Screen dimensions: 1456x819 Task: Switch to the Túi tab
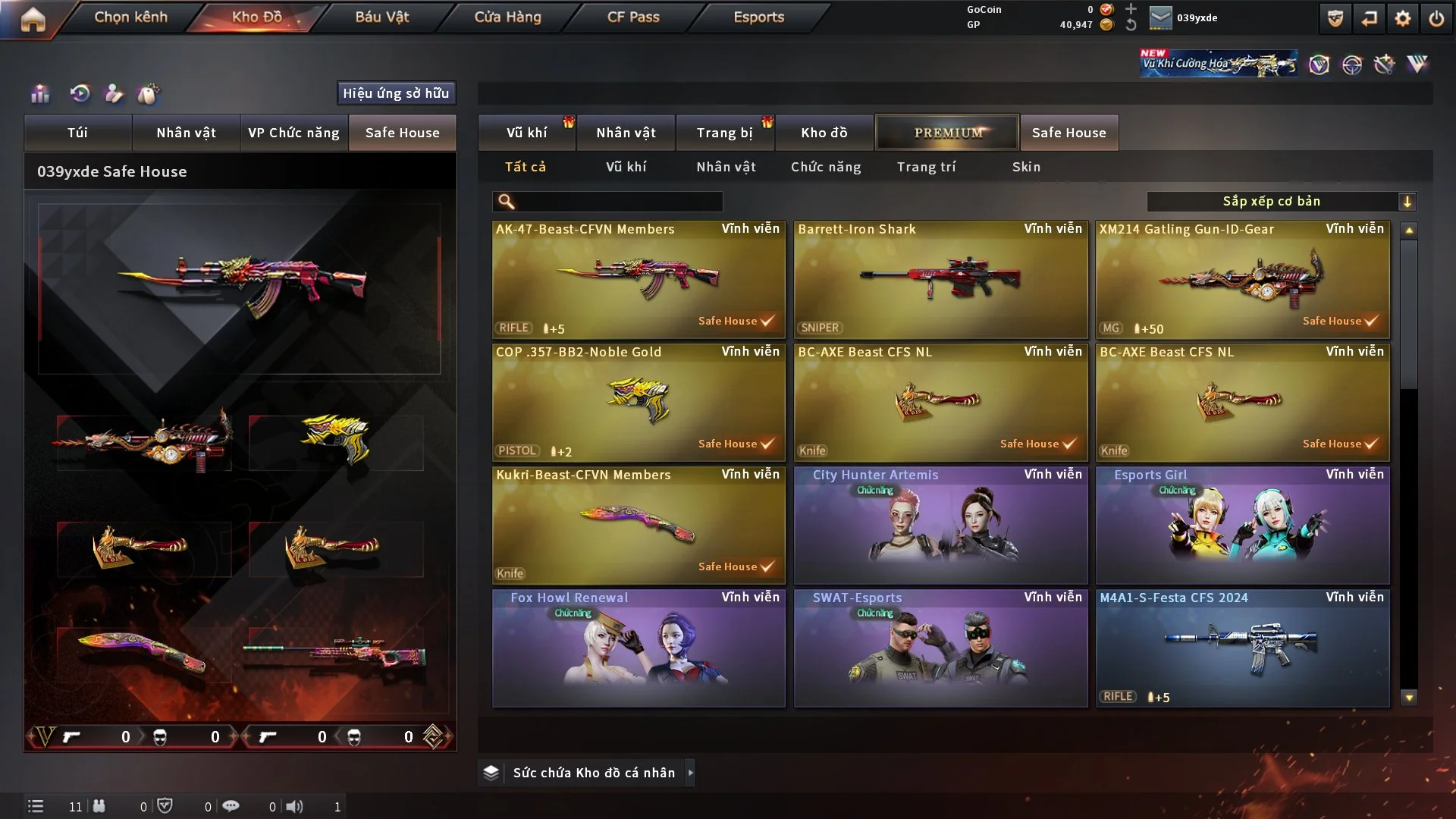[77, 133]
